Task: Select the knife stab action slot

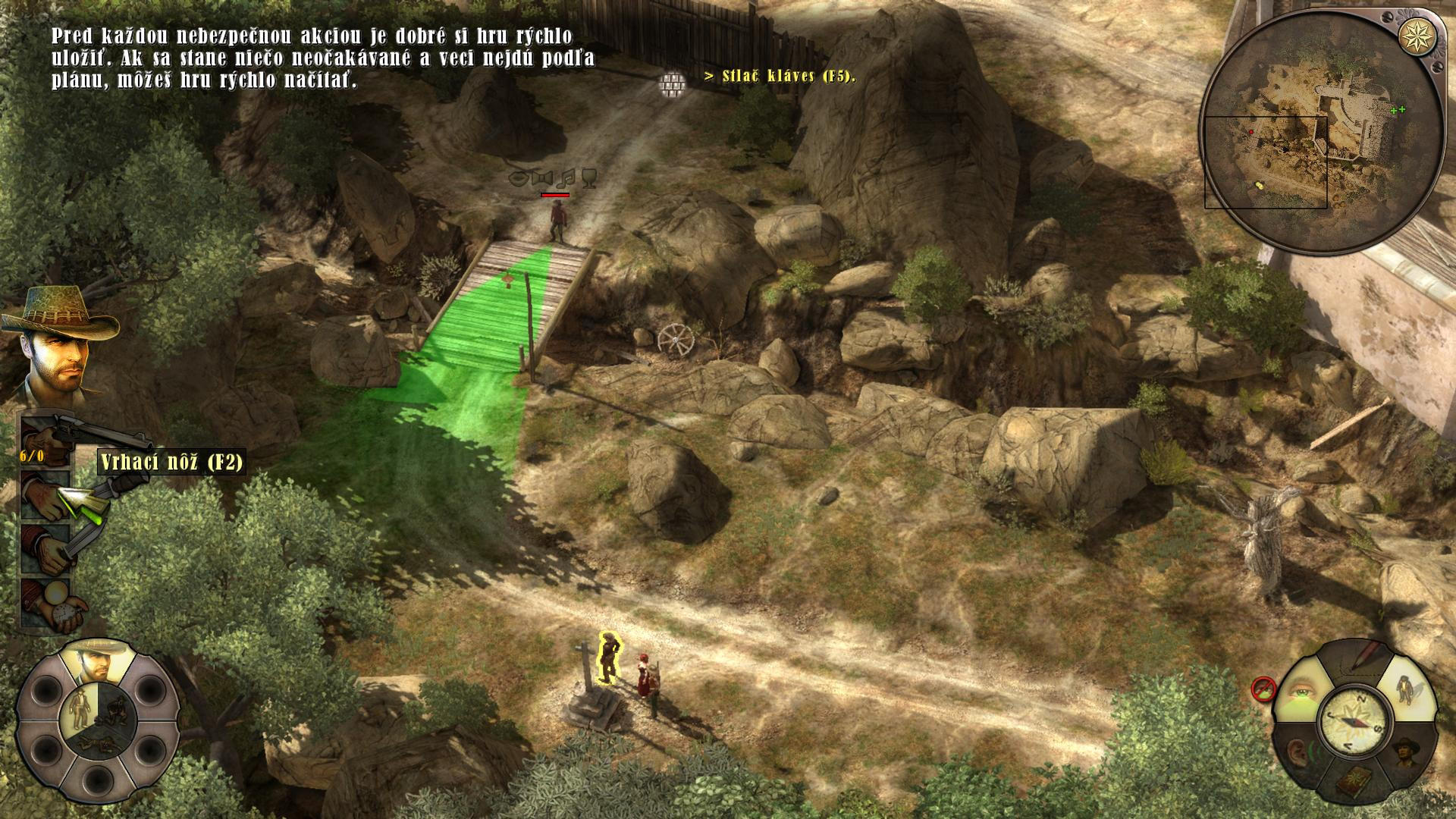Action: (x=47, y=550)
